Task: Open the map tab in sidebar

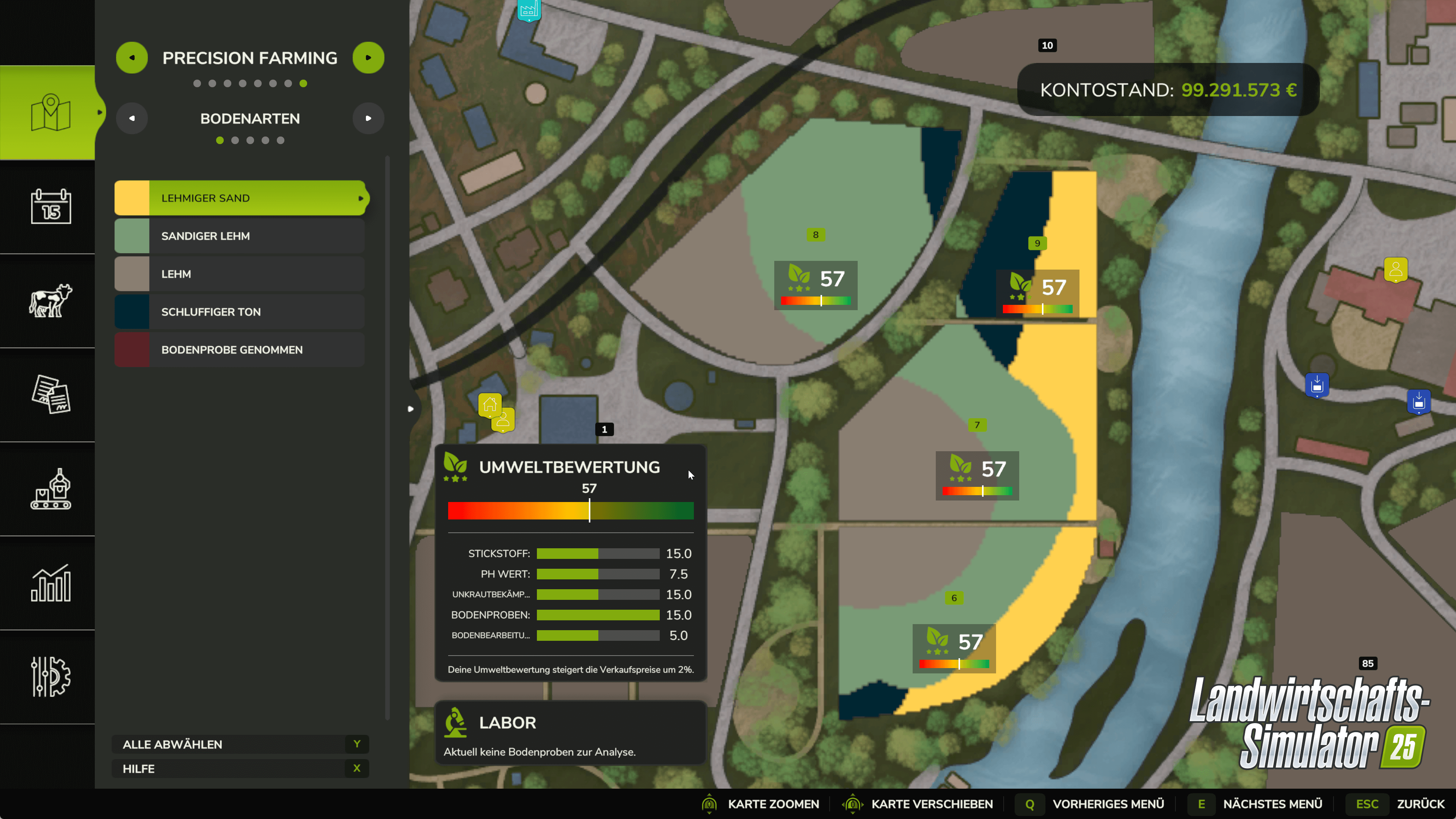Action: coord(50,113)
